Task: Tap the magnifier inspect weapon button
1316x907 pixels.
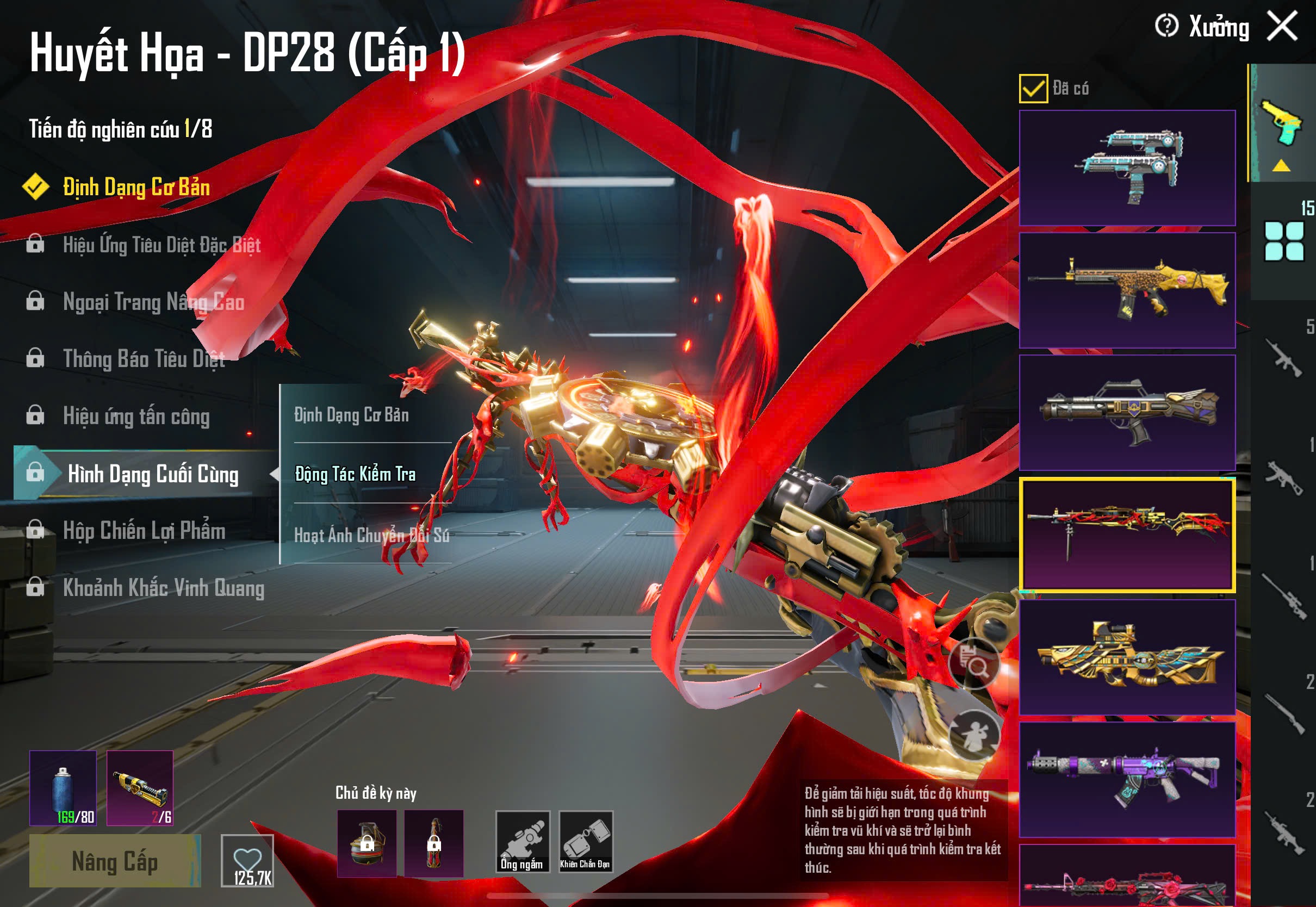Action: click(x=974, y=663)
